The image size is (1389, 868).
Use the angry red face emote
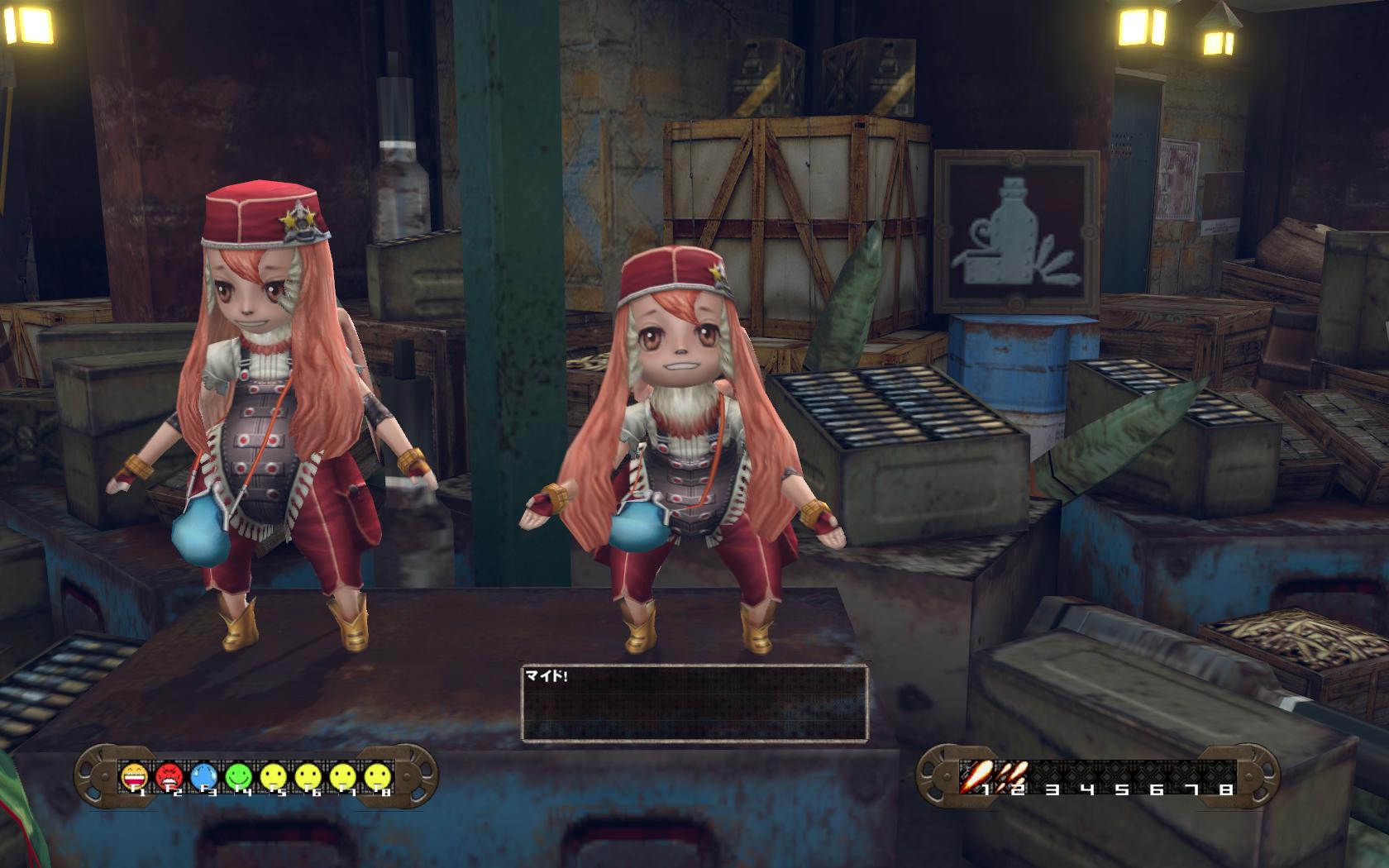pyautogui.click(x=169, y=775)
